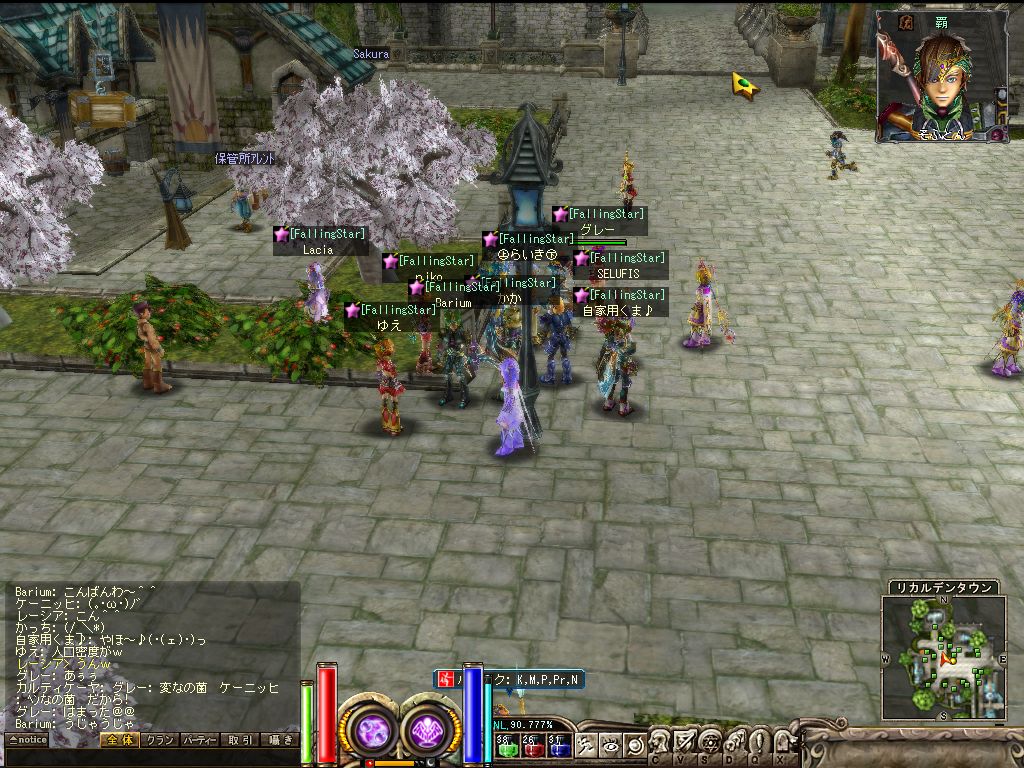The width and height of the screenshot is (1024, 768).
Task: Switch to the 全体 chat tab
Action: coord(118,740)
